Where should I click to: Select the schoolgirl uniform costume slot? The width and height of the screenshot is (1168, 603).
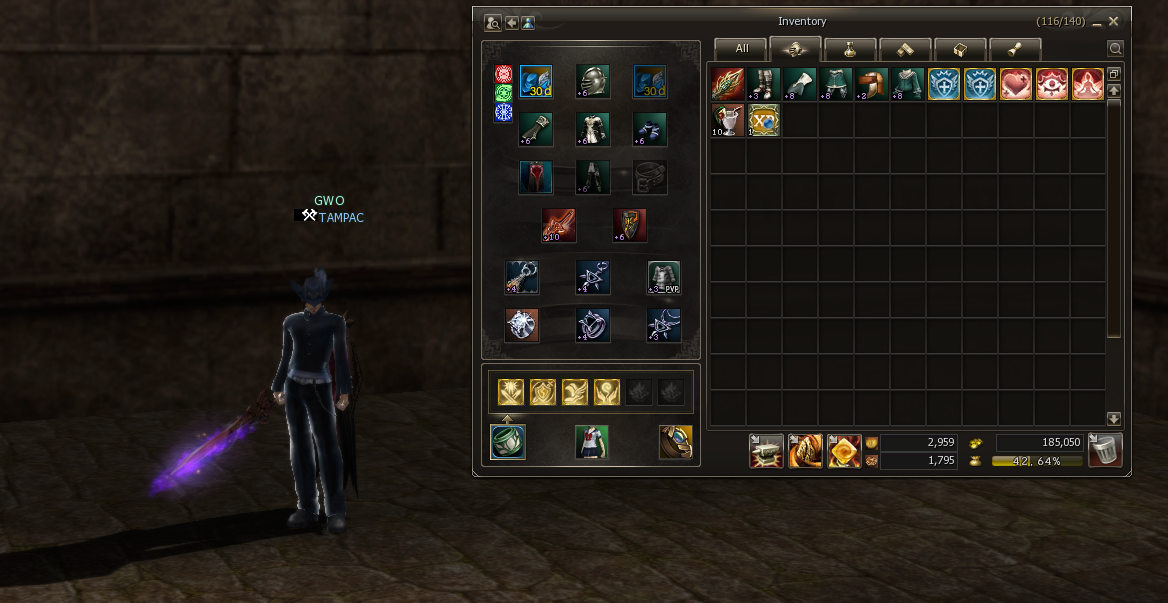click(592, 442)
